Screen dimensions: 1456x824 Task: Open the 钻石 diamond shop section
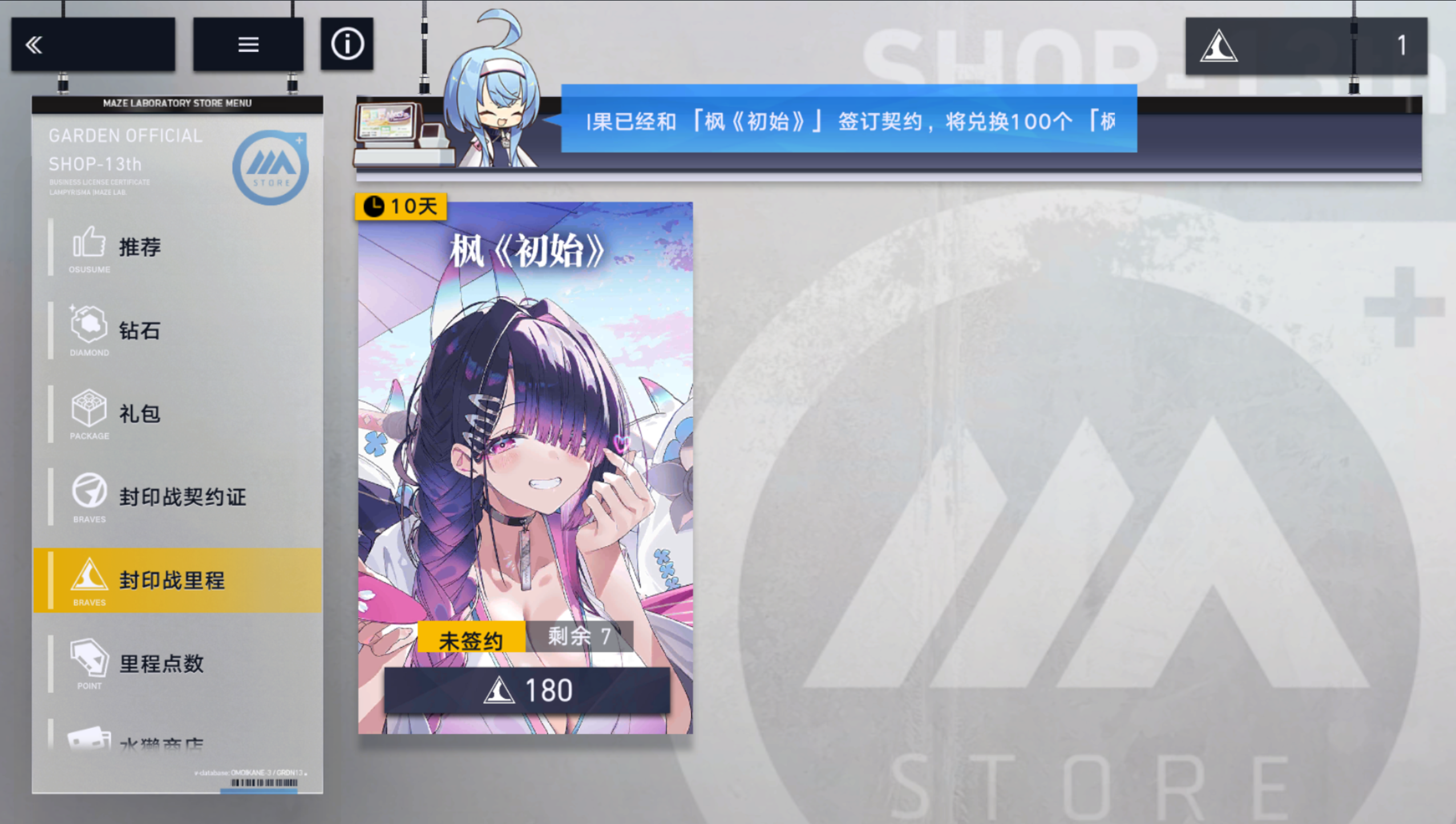pyautogui.click(x=139, y=330)
